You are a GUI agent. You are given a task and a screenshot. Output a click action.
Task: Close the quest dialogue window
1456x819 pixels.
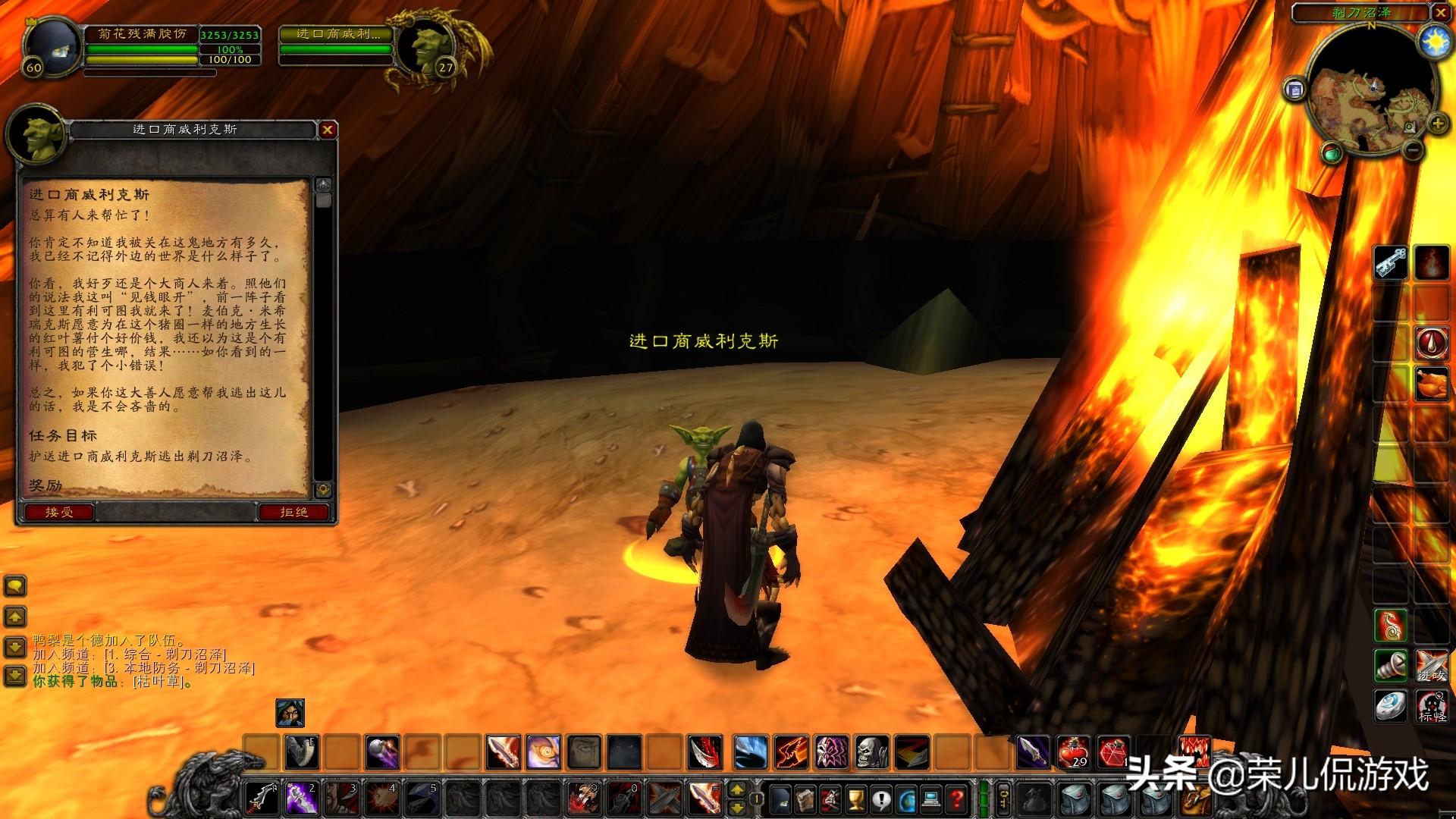click(x=328, y=130)
